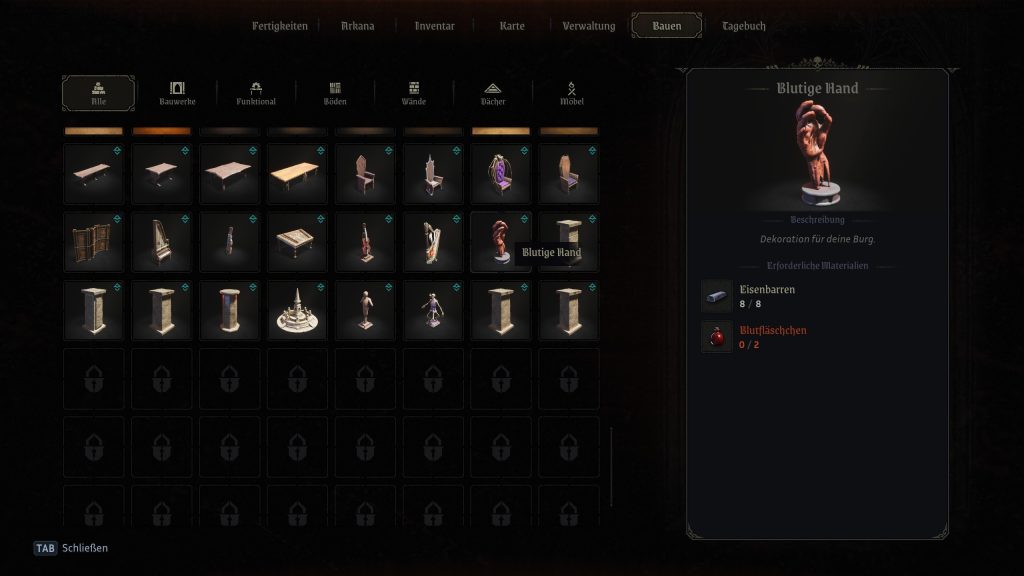Filter by the Böden category
The width and height of the screenshot is (1024, 576).
pos(335,93)
